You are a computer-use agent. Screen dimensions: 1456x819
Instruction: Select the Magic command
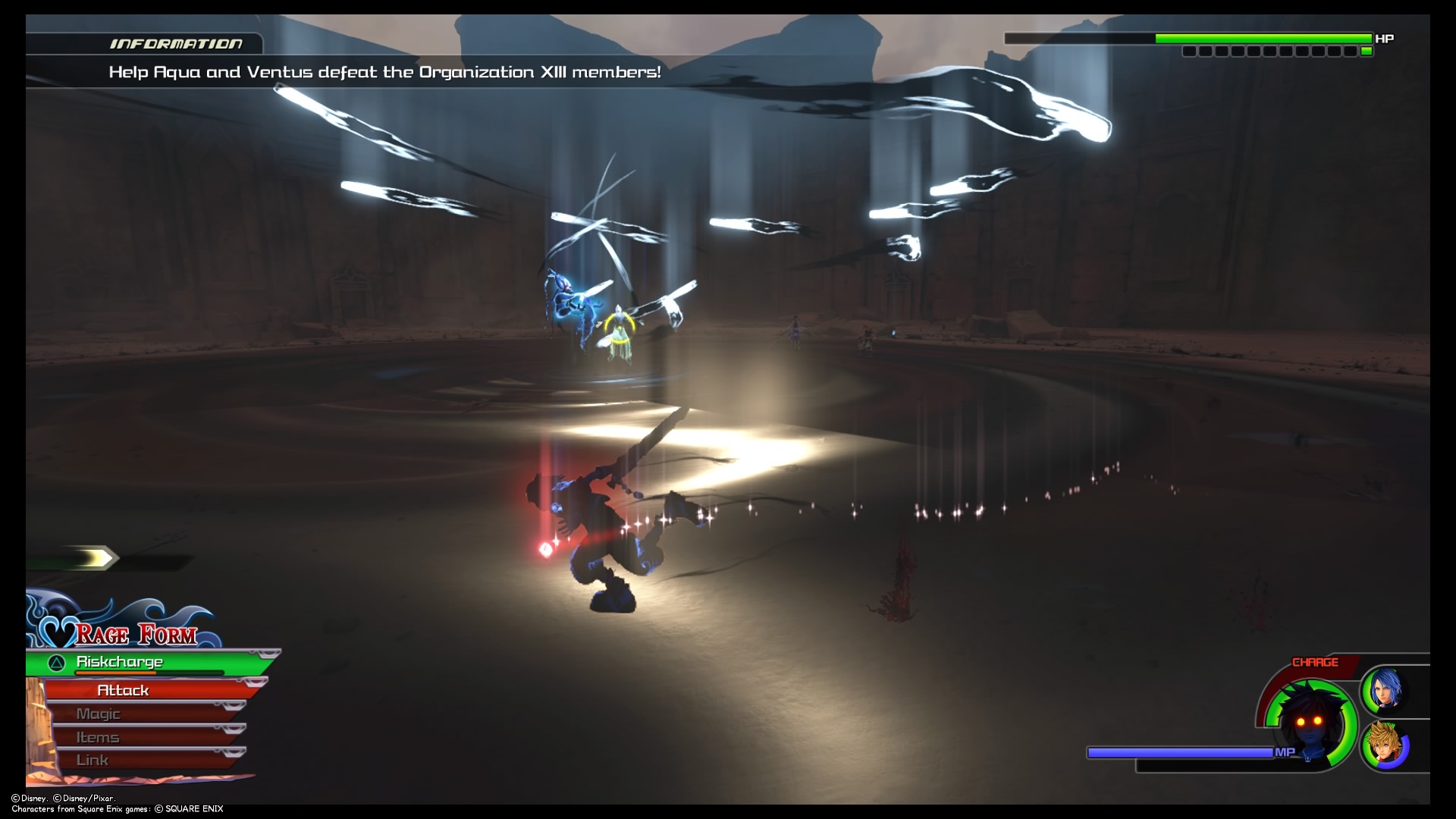coord(97,713)
